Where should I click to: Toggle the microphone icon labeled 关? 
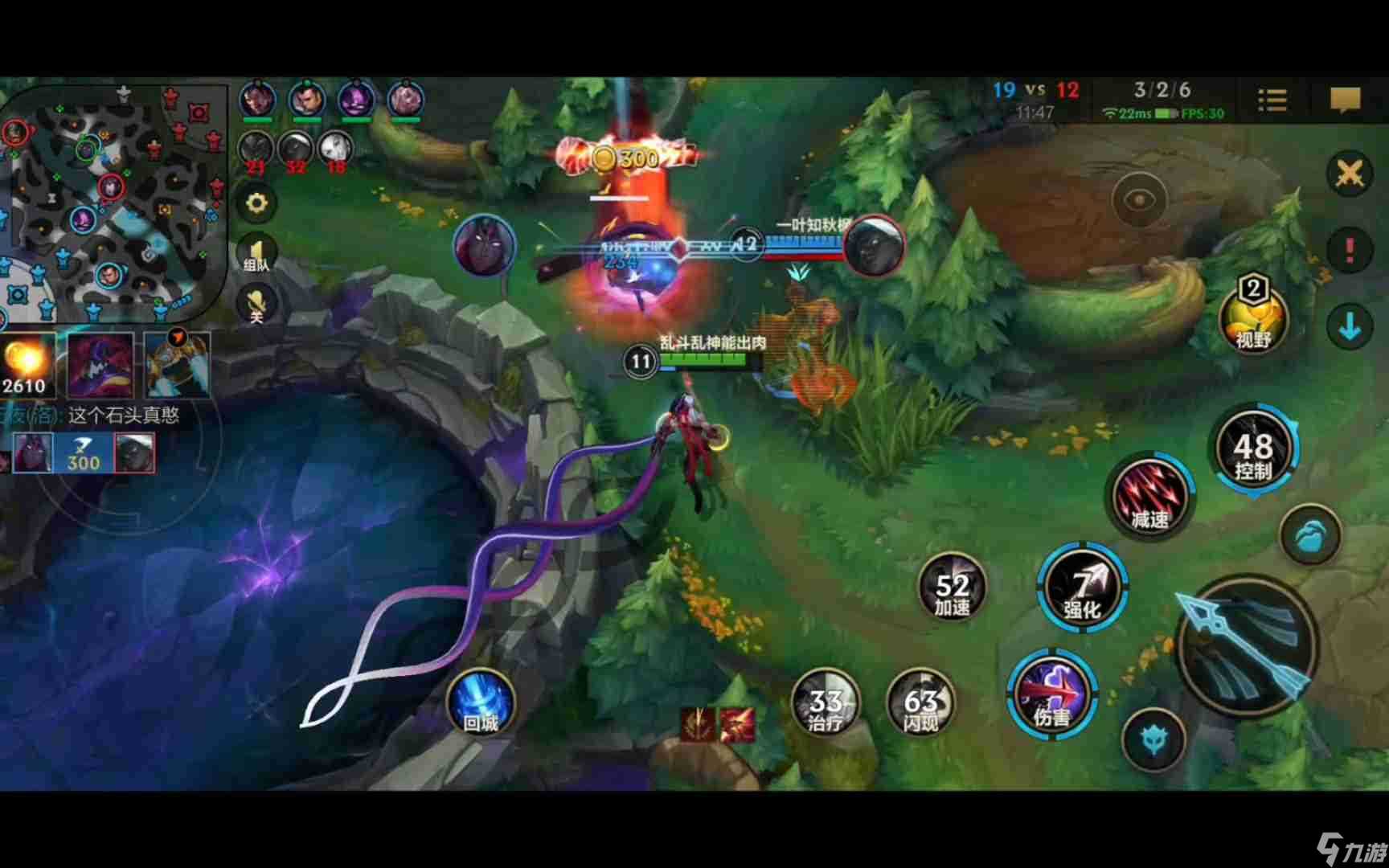(x=256, y=305)
